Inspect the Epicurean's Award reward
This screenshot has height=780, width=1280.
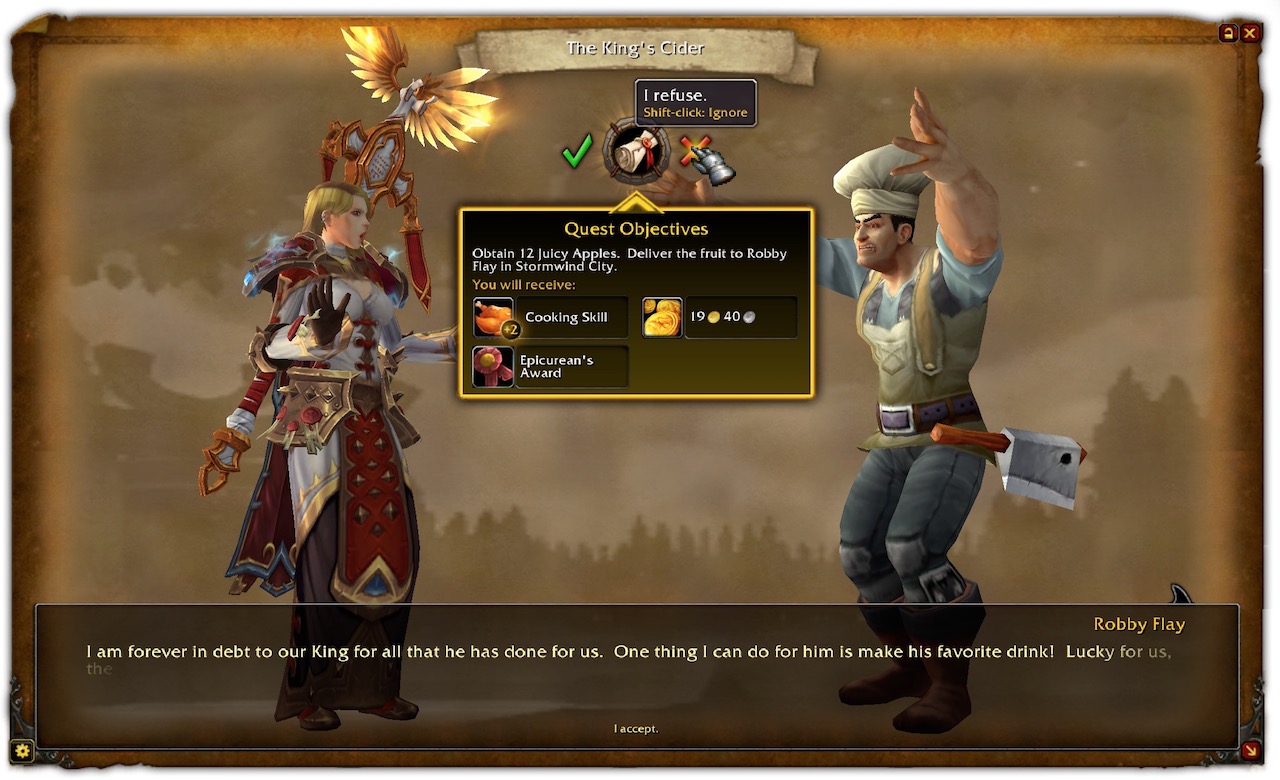pyautogui.click(x=493, y=366)
